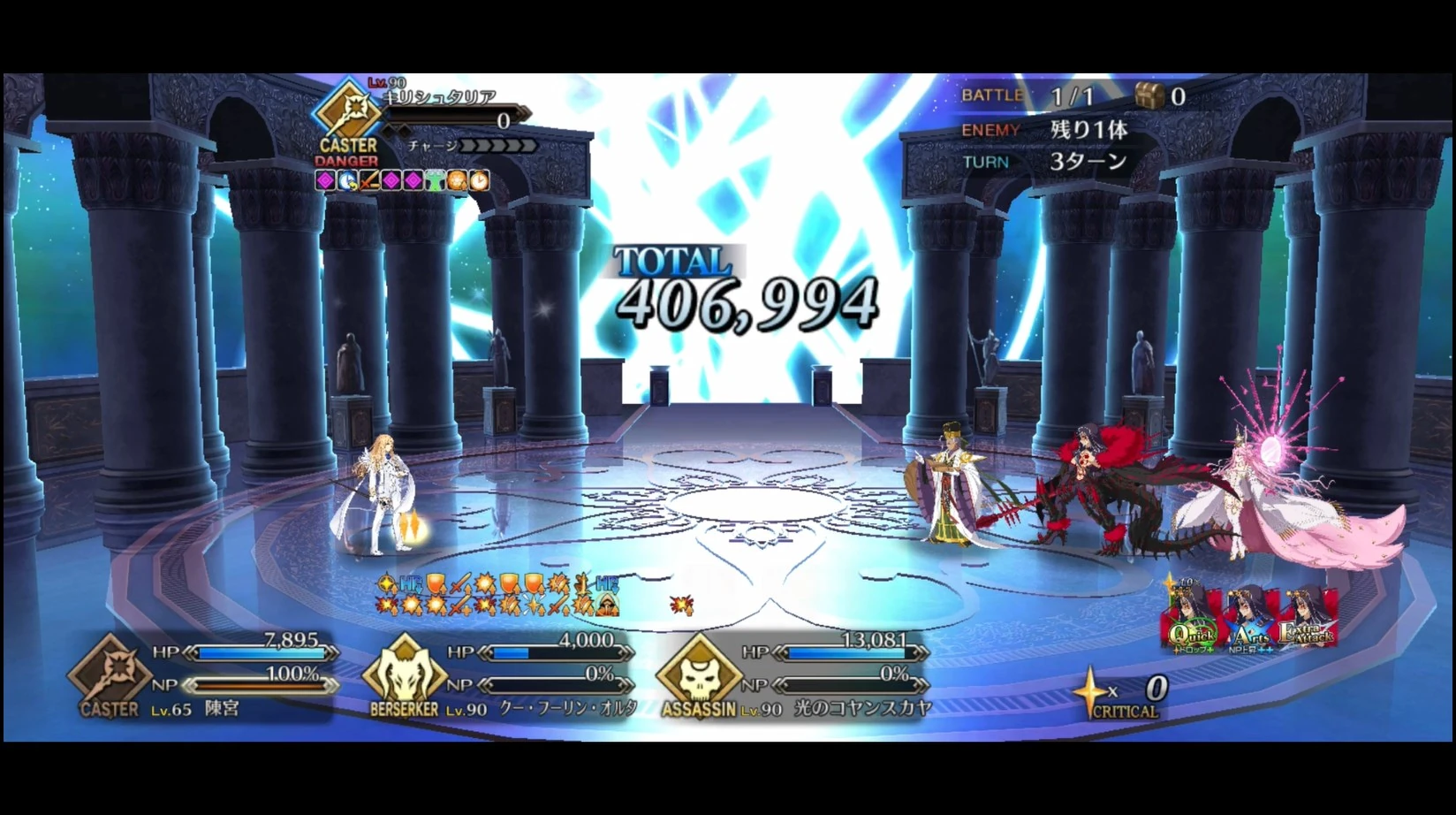Screen dimensions: 1456x815
Task: Tap the purple defense debuff icon on Kirschtaria
Action: coord(324,181)
